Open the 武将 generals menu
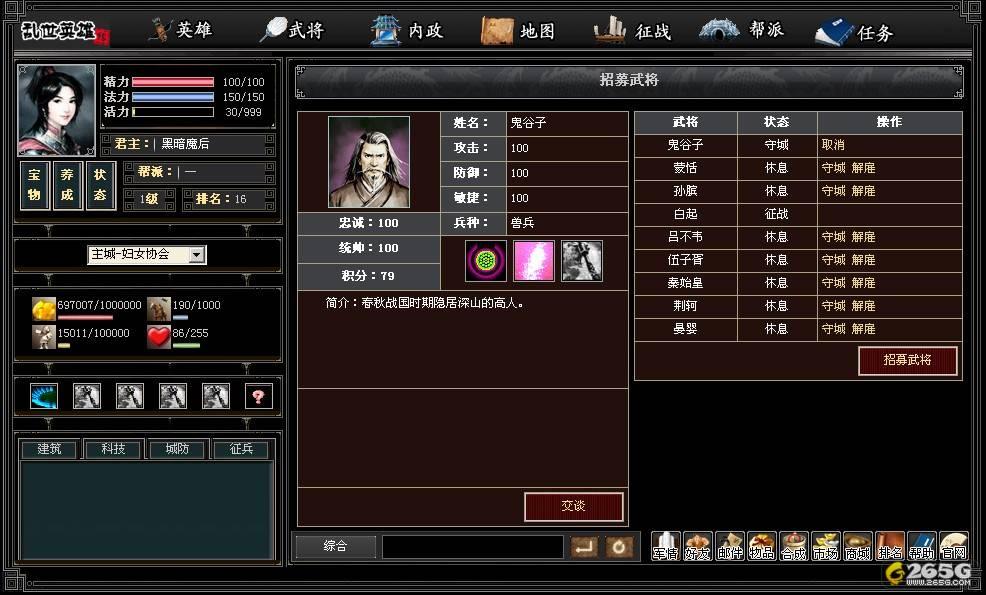This screenshot has width=986, height=595. [x=293, y=30]
